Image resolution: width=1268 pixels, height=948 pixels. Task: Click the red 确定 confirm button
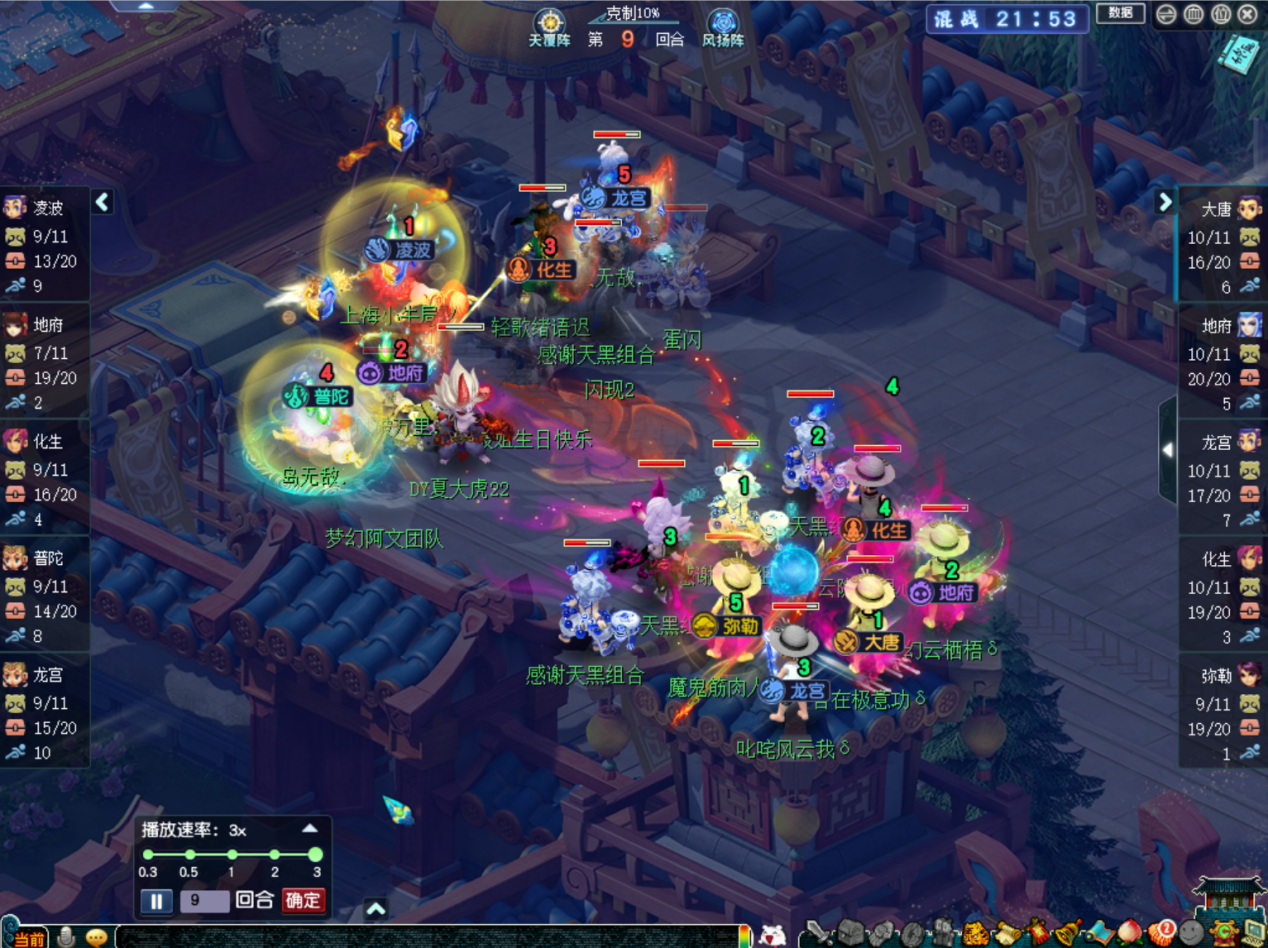304,900
